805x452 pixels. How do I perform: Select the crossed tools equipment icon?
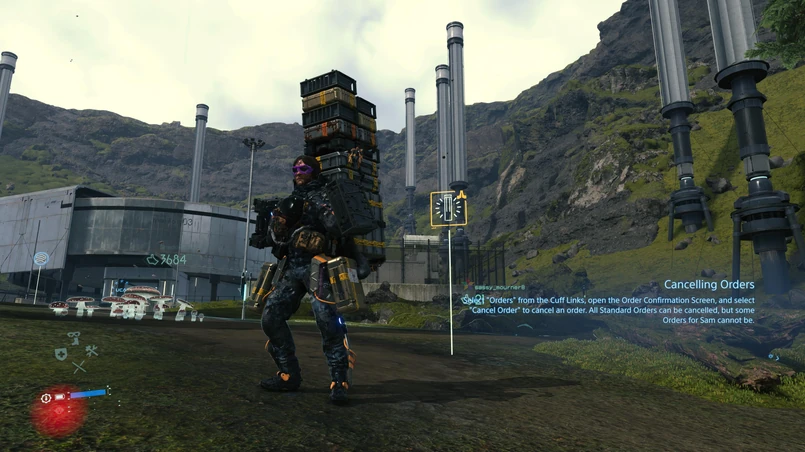[91, 351]
